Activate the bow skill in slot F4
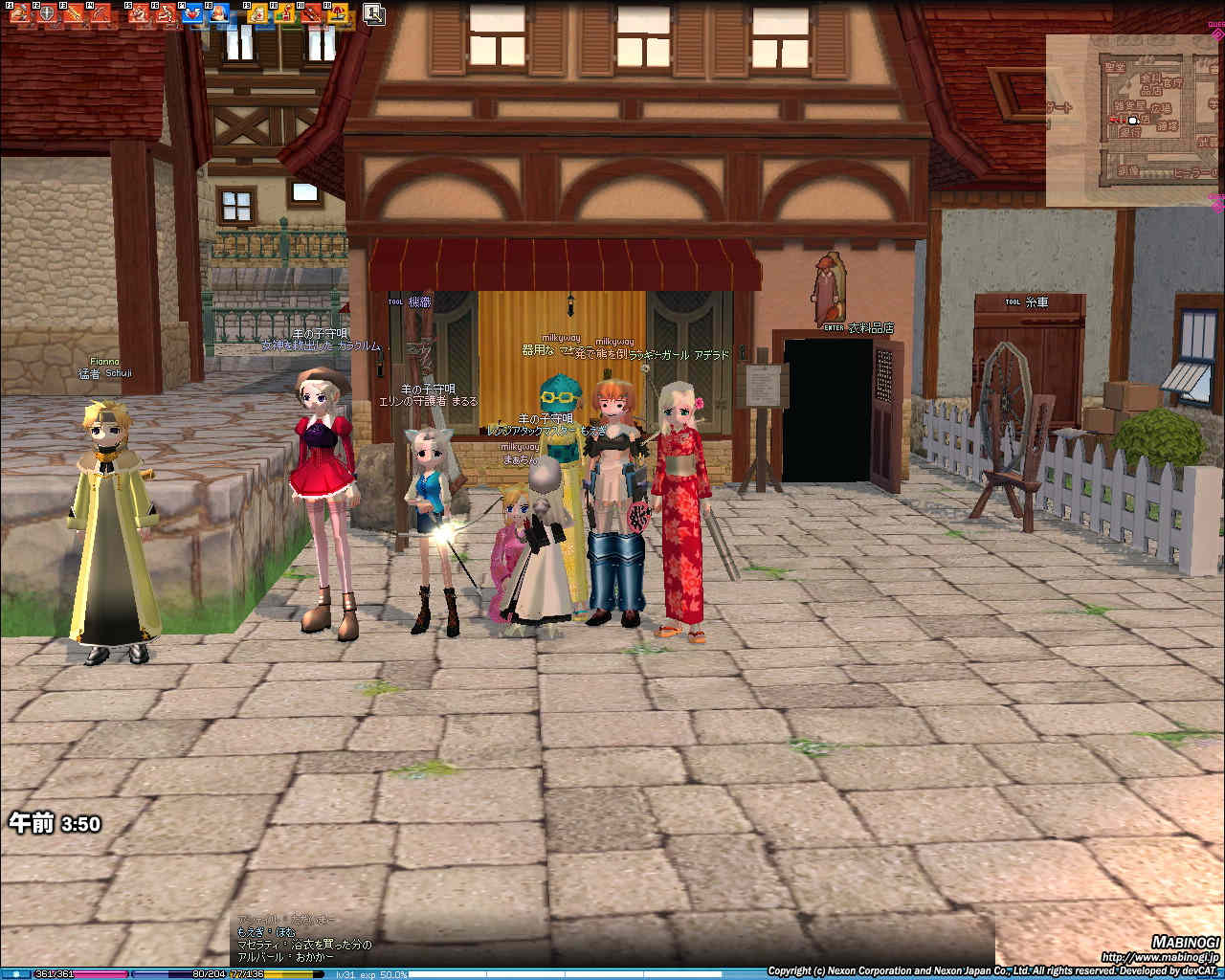Viewport: 1225px width, 980px height. [101, 13]
